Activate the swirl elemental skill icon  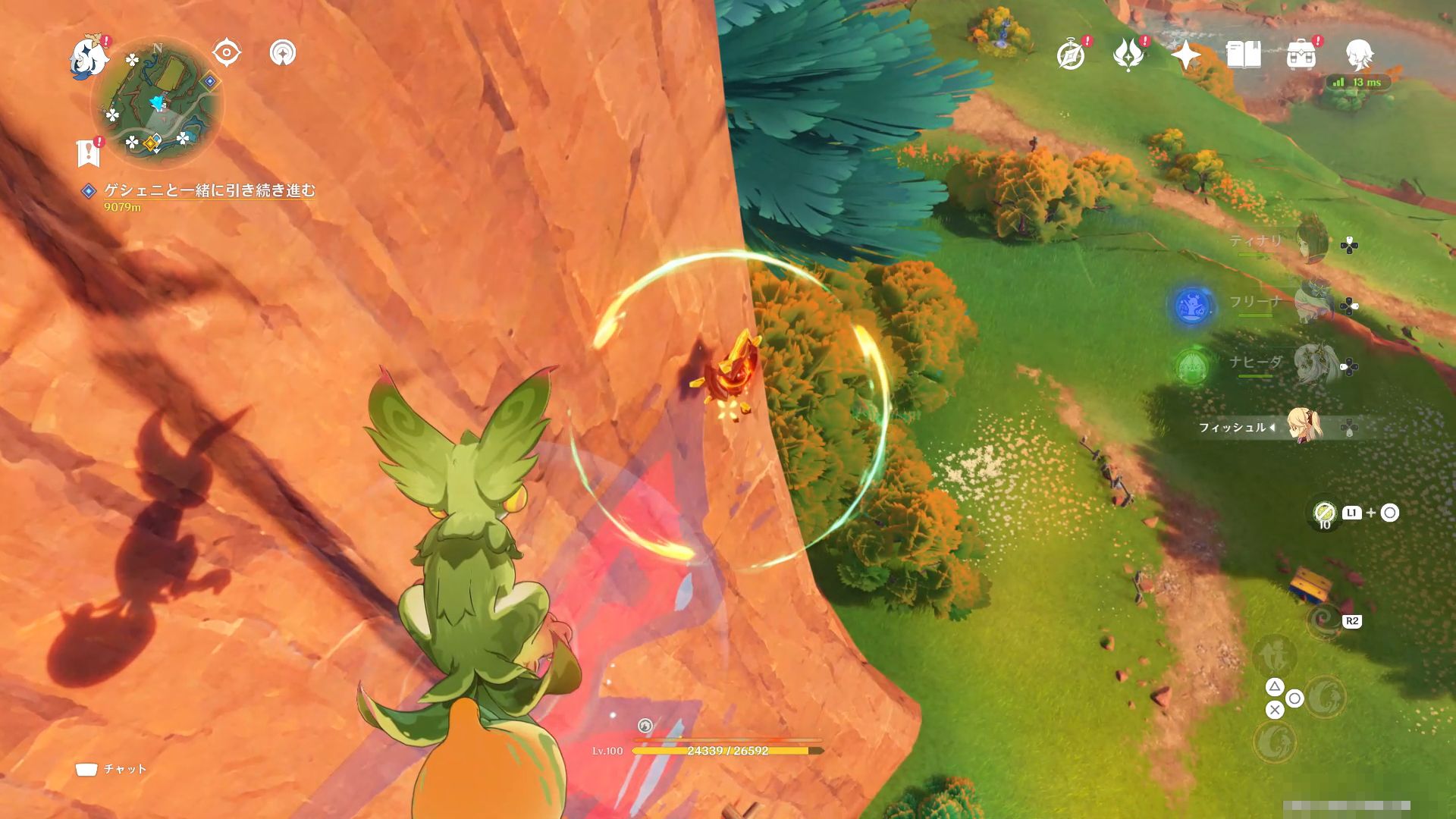1325,623
